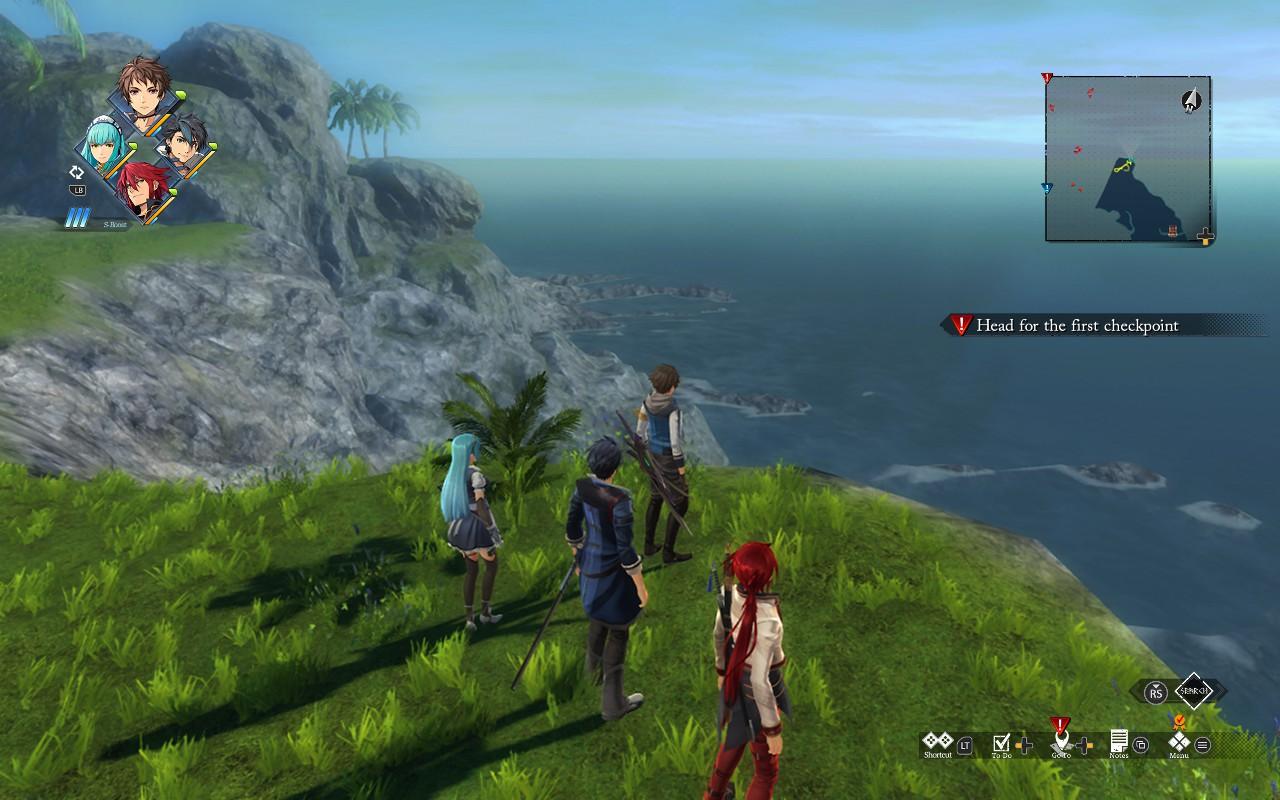This screenshot has height=800, width=1280.
Task: Open the Notes page
Action: coord(1119,742)
